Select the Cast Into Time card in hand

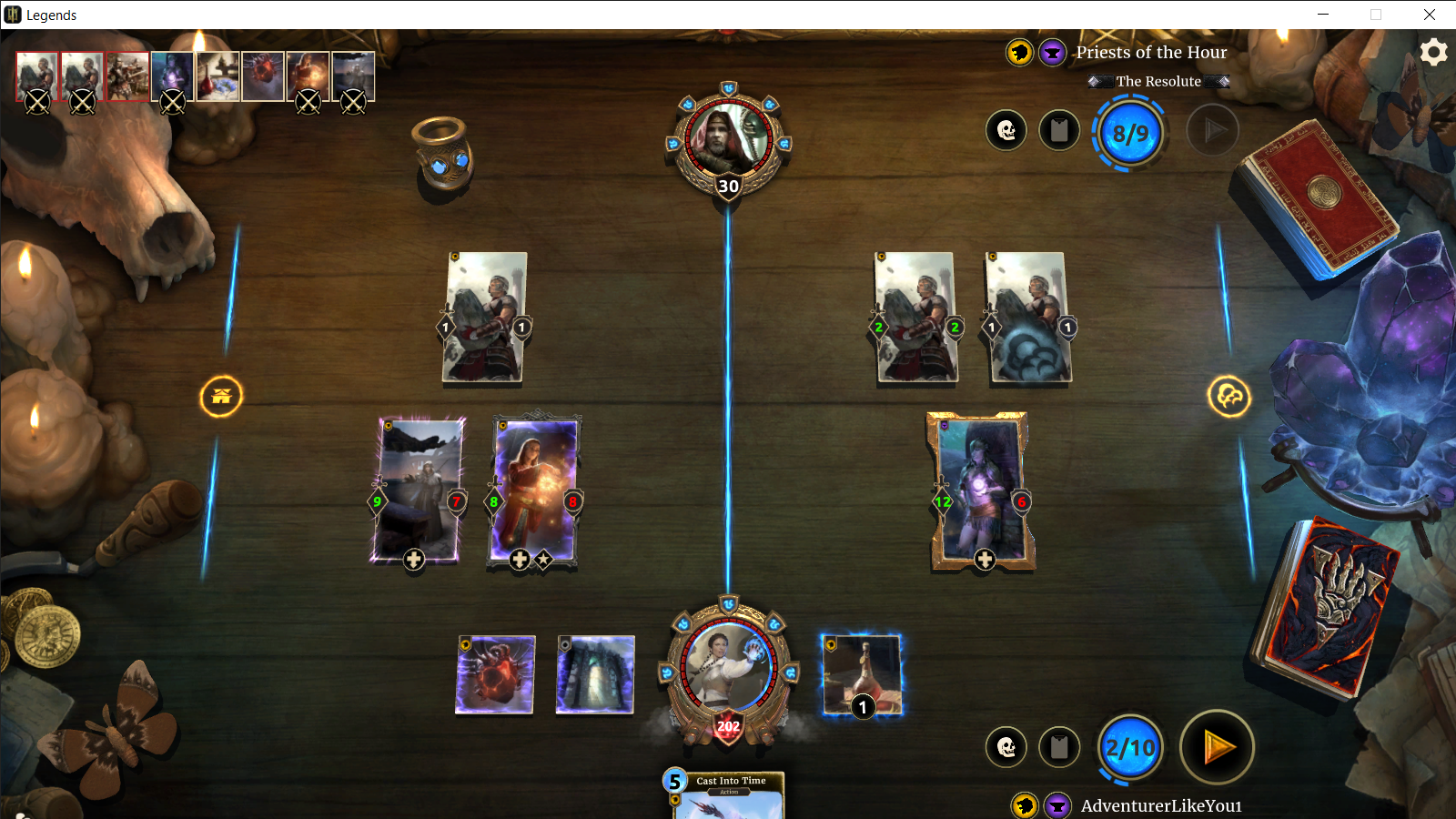[x=728, y=796]
